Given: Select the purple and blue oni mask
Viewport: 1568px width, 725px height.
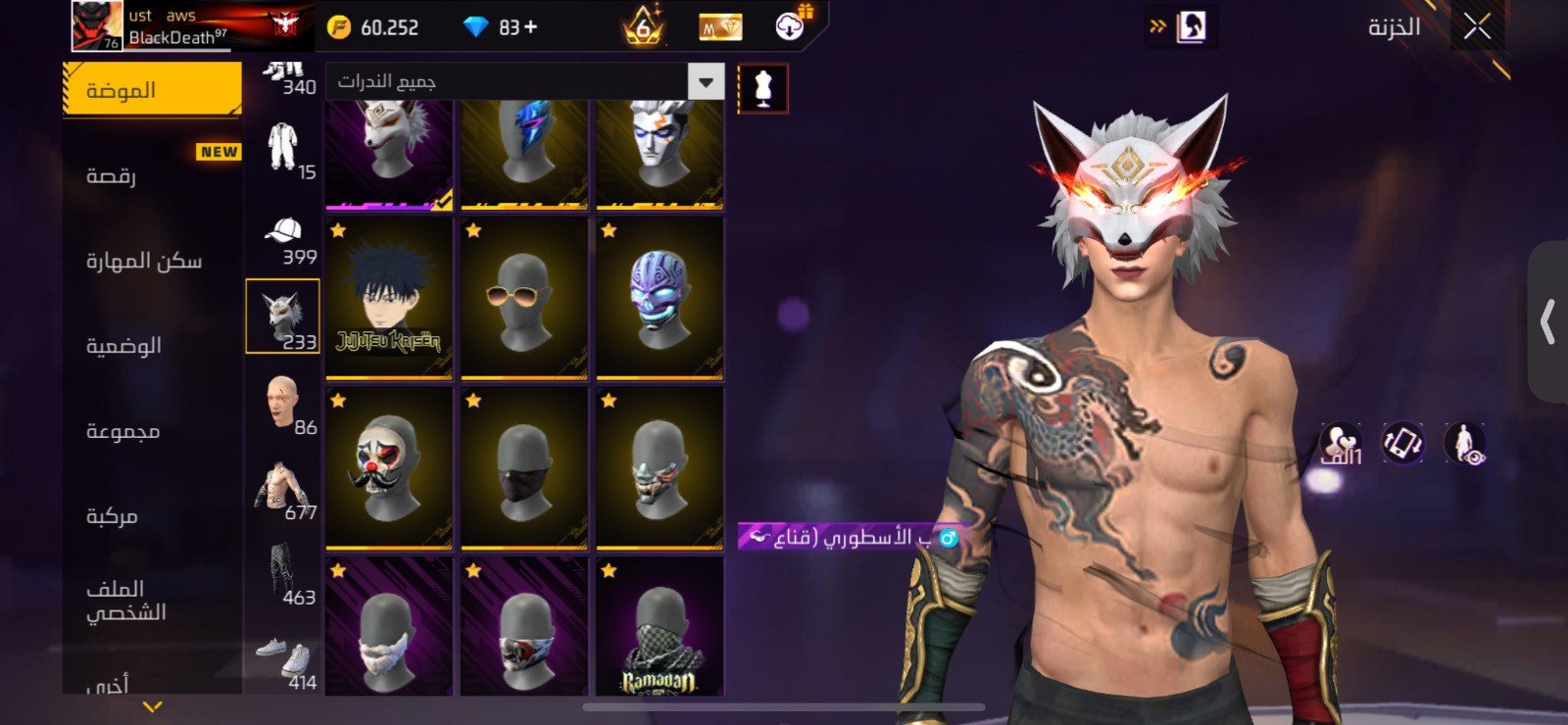Looking at the screenshot, I should [660, 298].
